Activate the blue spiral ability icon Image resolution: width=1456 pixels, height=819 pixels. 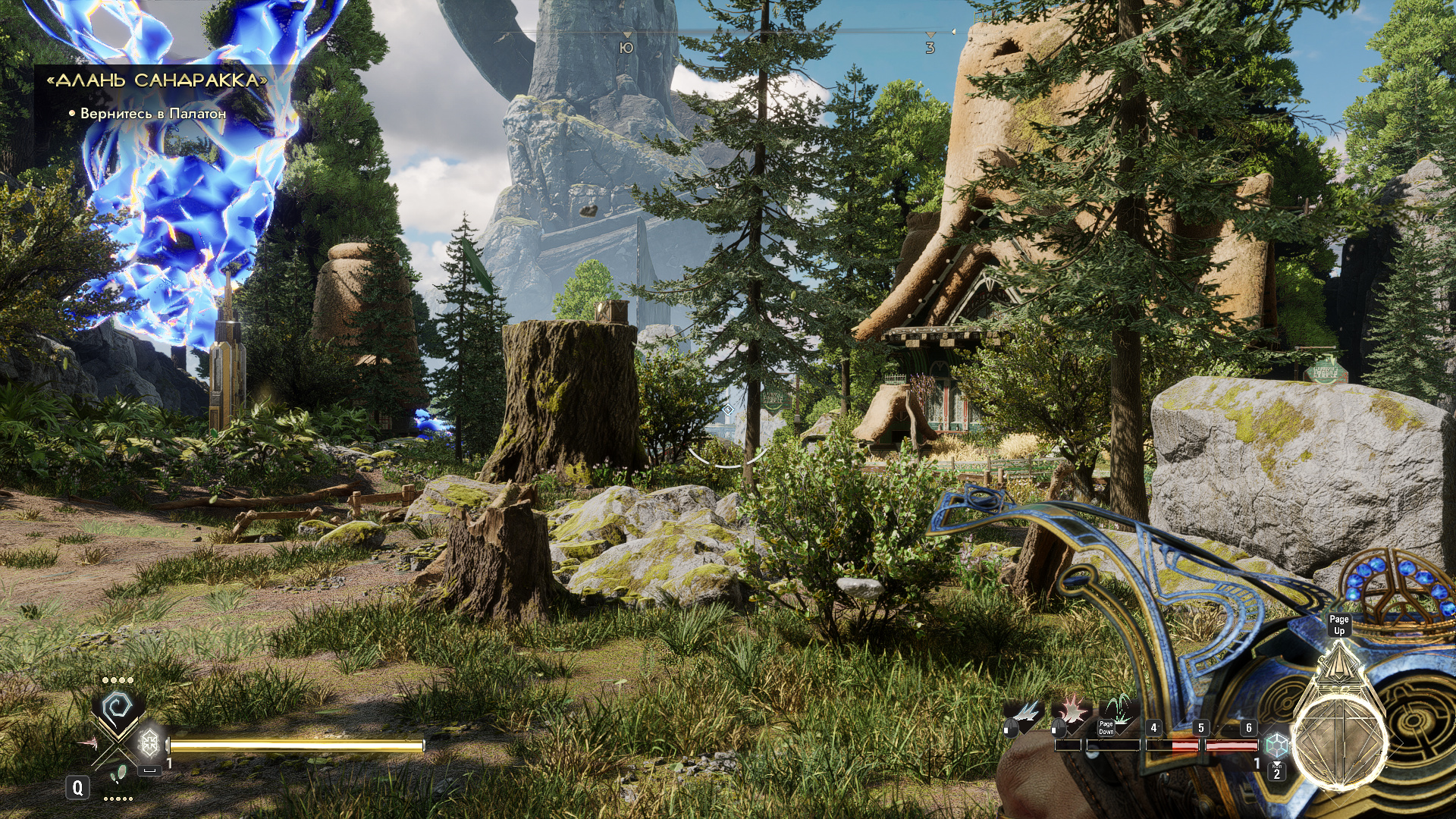pos(118,707)
